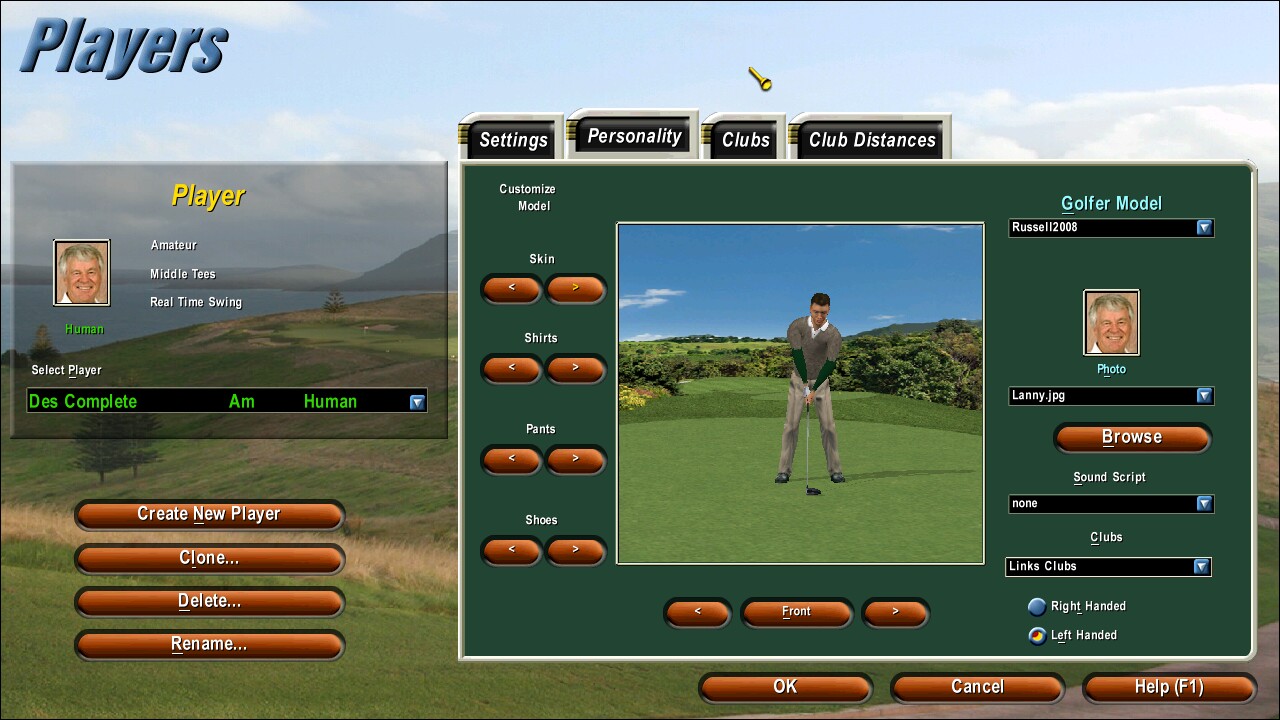Switch to the Settings tab

(512, 140)
